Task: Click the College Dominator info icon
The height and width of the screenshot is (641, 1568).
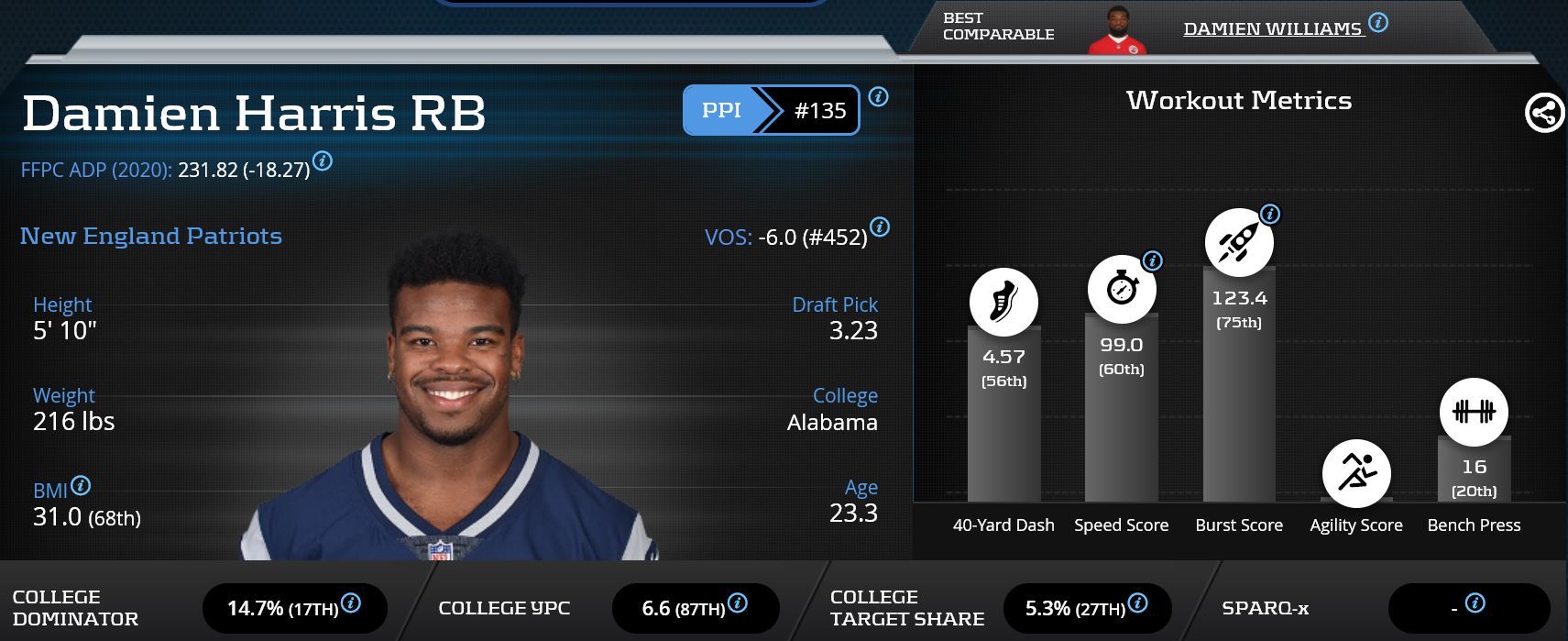Action: click(x=350, y=603)
